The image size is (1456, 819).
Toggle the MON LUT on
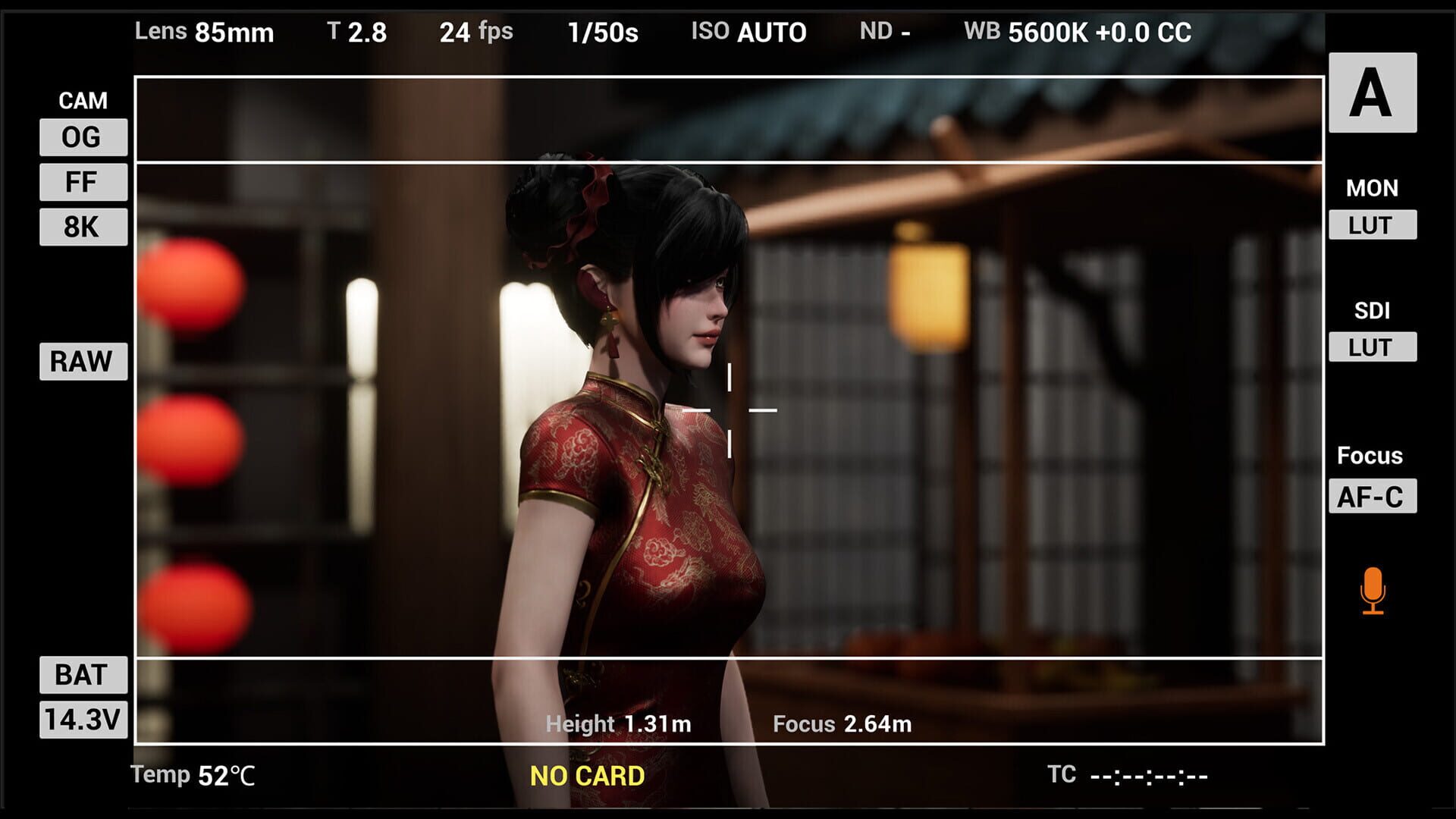pos(1372,224)
